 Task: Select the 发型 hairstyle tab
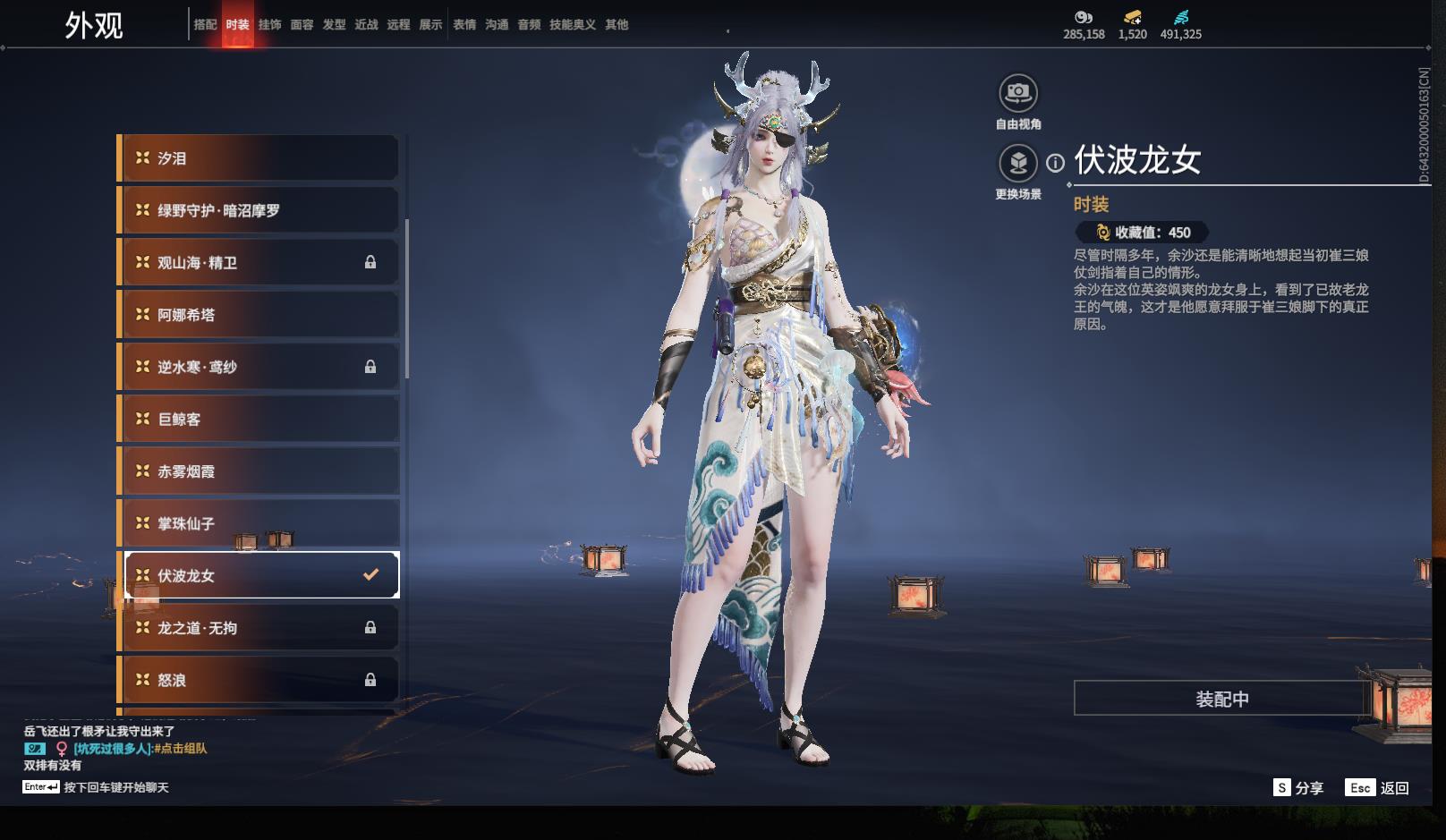tap(334, 25)
